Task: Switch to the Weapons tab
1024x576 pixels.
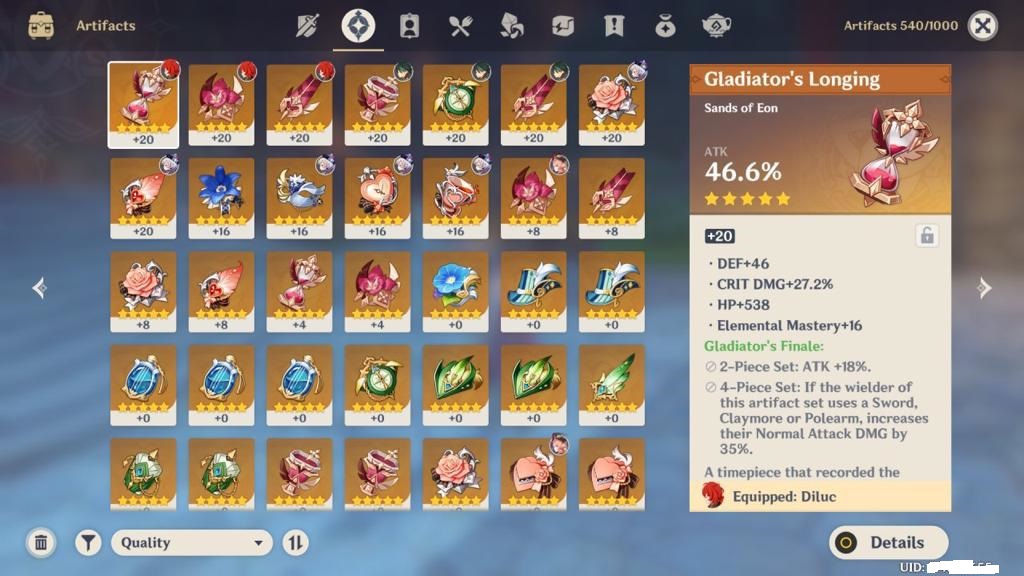Action: [308, 26]
